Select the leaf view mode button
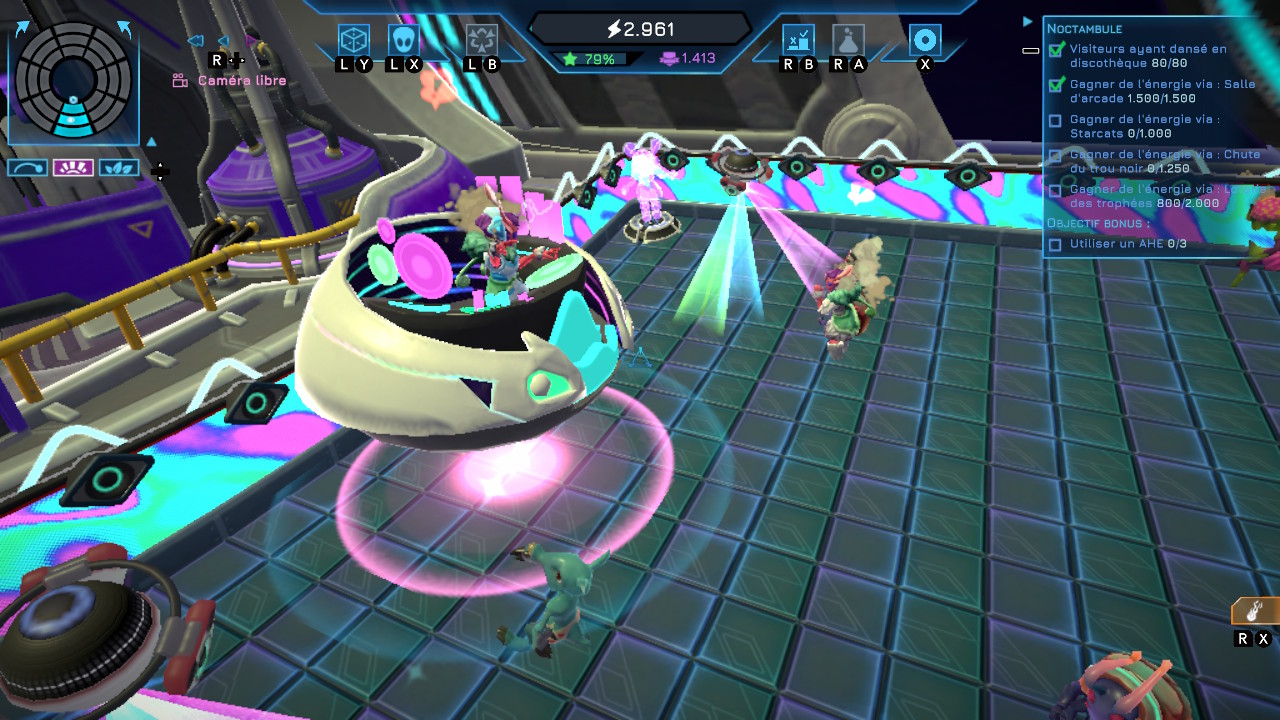The image size is (1280, 720). (118, 168)
